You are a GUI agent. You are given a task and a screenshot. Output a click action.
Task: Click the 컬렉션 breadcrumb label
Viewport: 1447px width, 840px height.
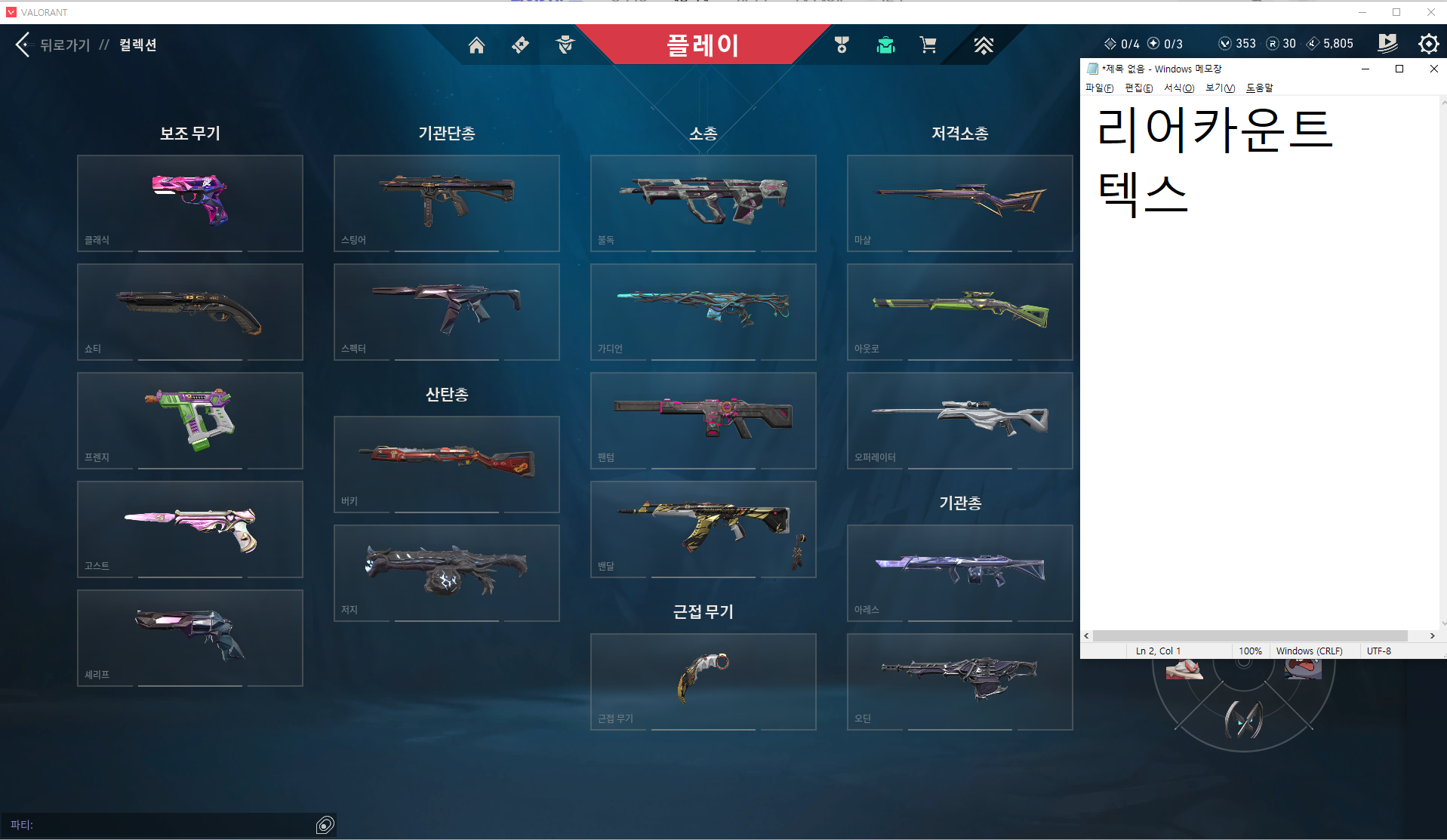[x=137, y=45]
